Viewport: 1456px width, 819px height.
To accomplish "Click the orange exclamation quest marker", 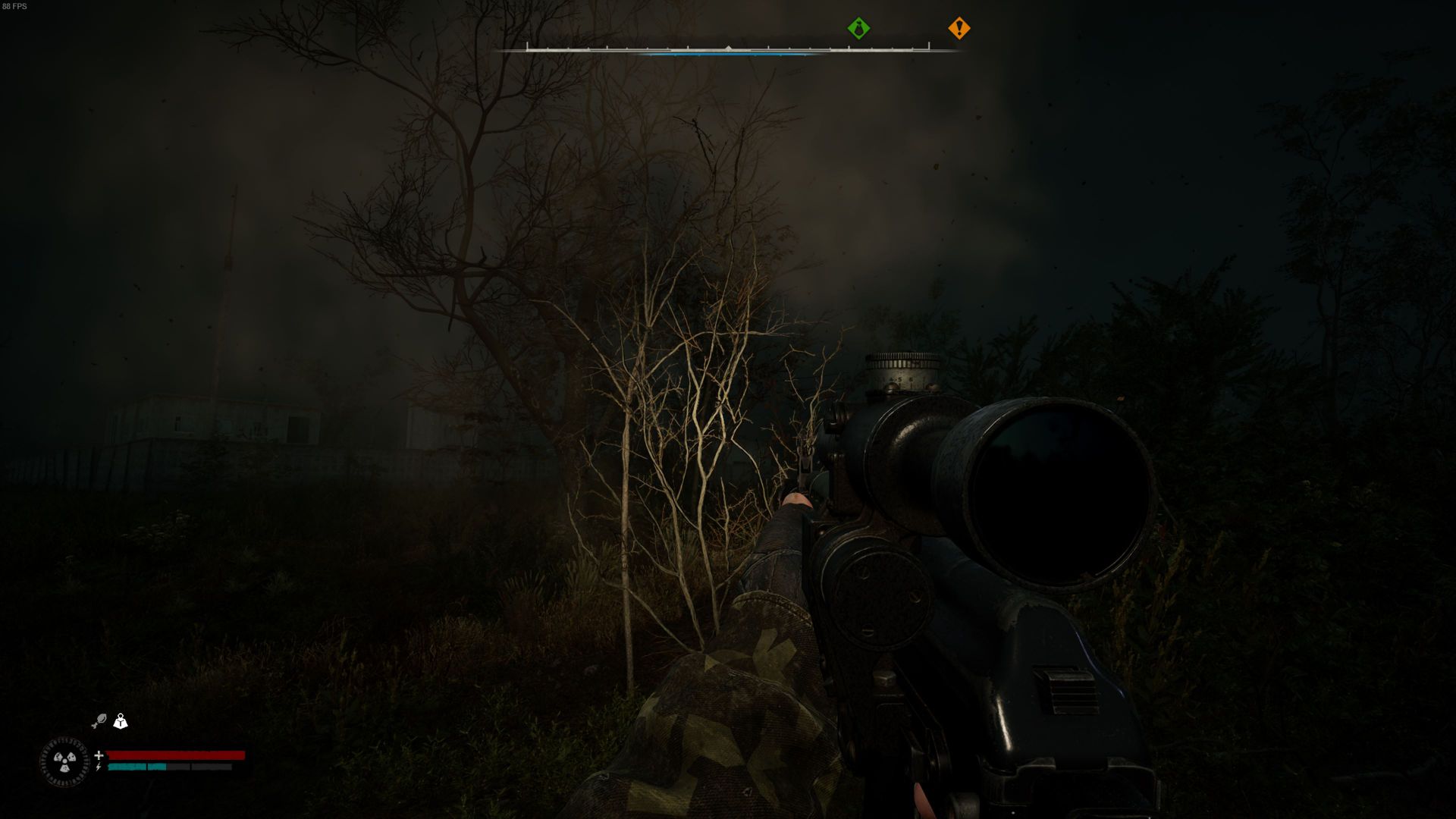I will pos(959,29).
